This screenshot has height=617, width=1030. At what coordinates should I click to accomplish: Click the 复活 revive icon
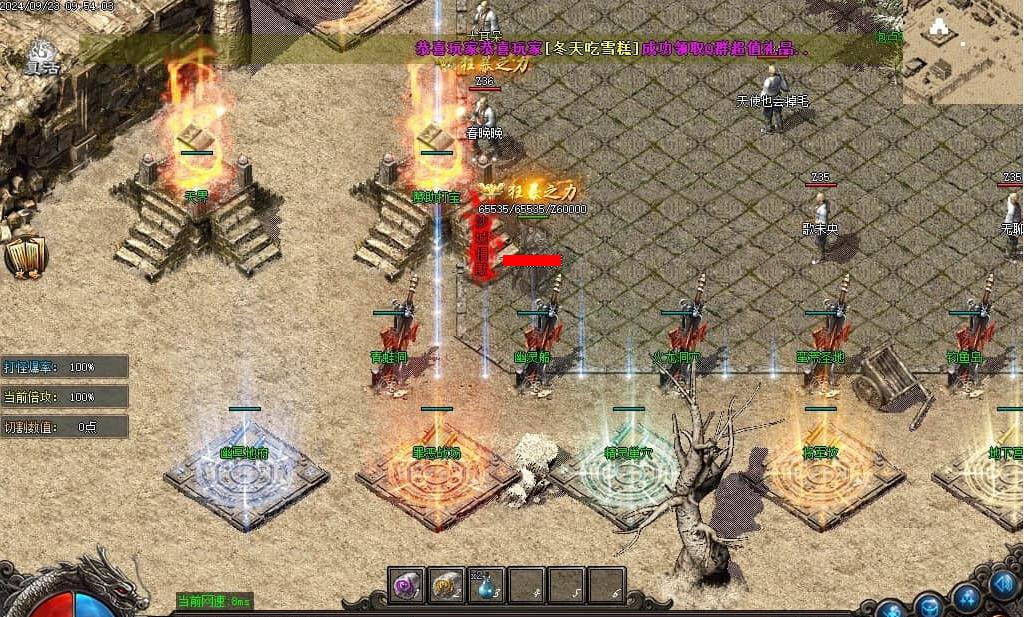point(41,55)
